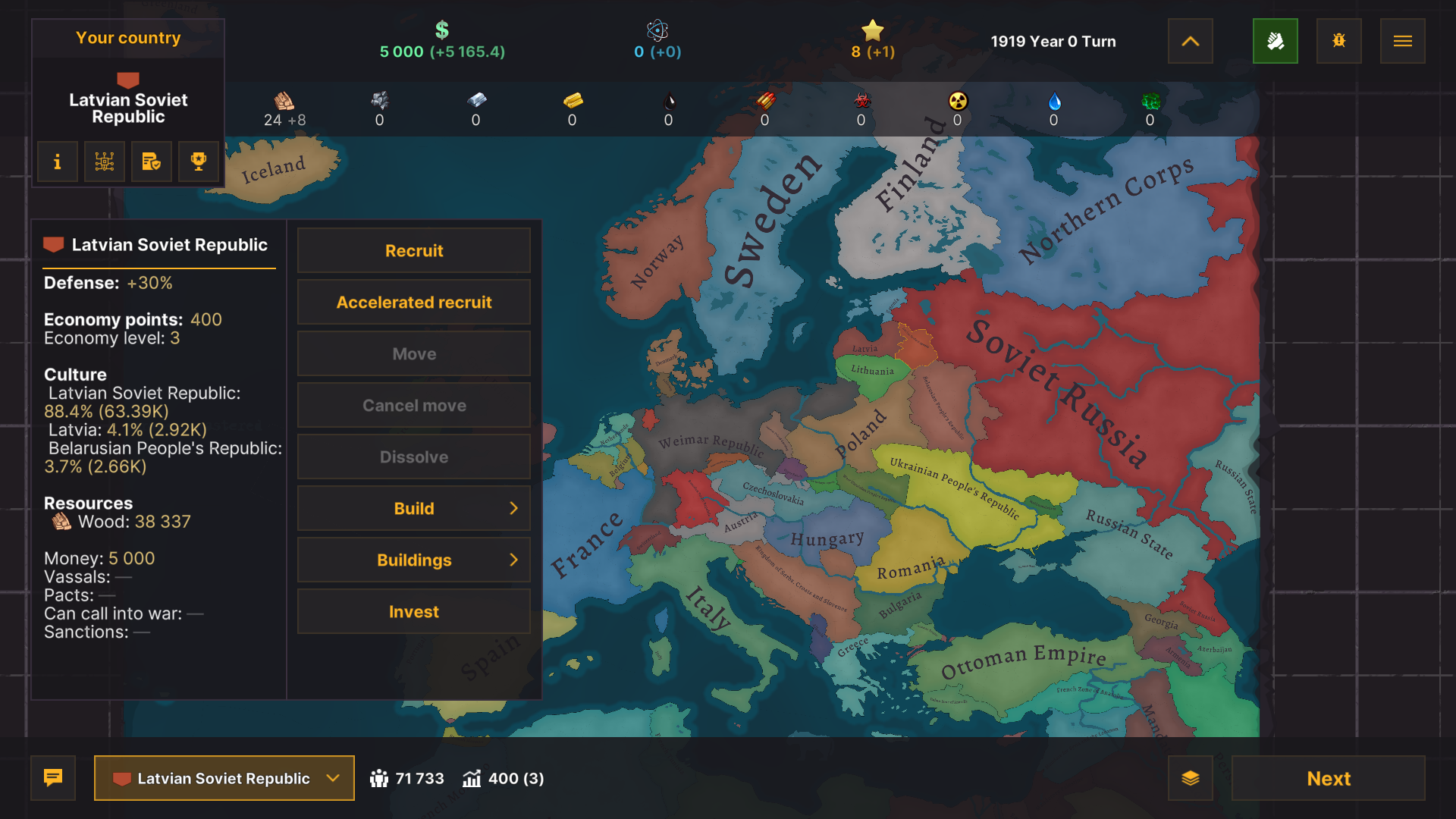Click the diplomacy handshake icon
Viewport: 1456px width, 819px height.
click(1276, 41)
